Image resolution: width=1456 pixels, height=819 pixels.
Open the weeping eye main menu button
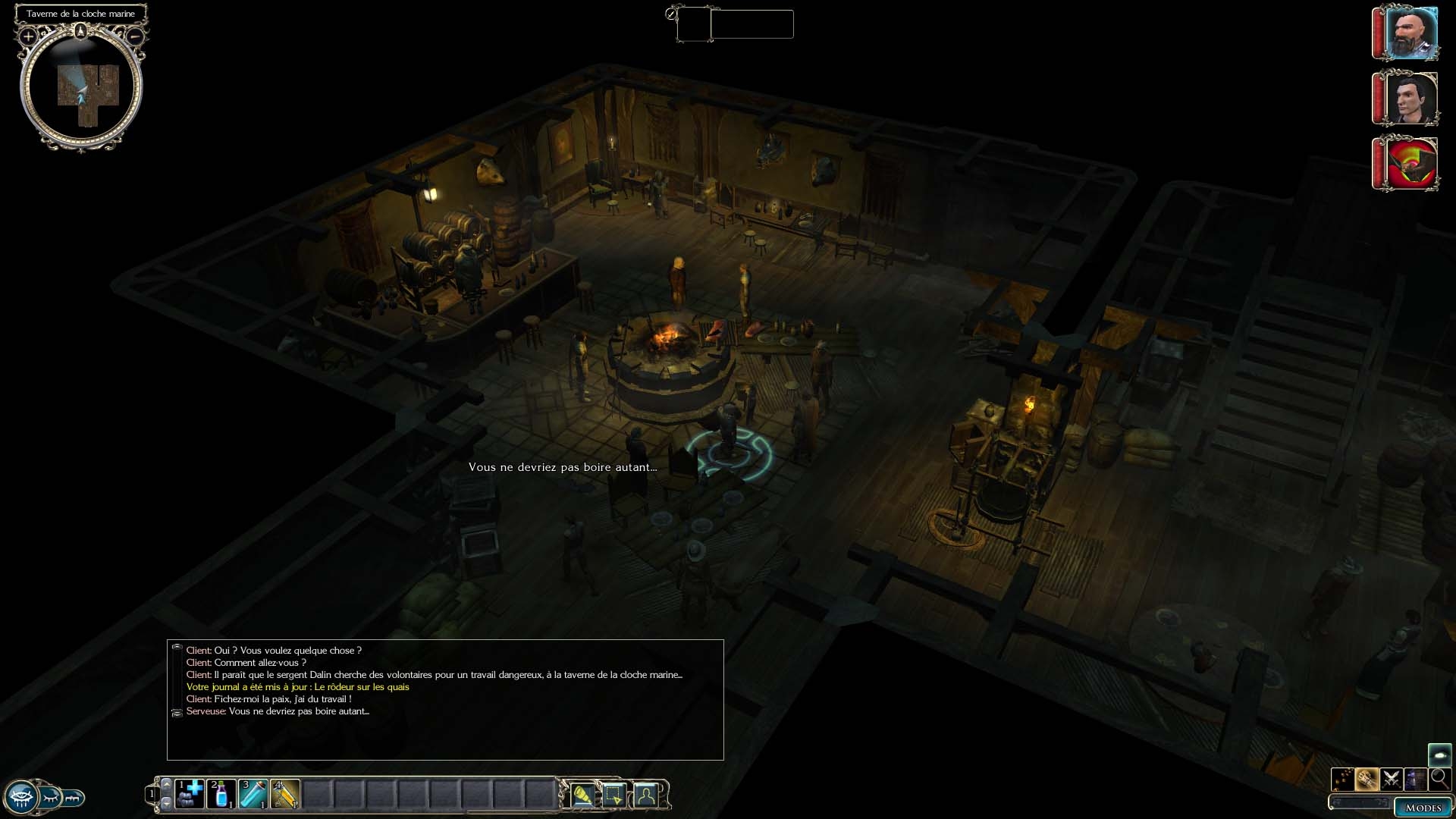[x=21, y=798]
